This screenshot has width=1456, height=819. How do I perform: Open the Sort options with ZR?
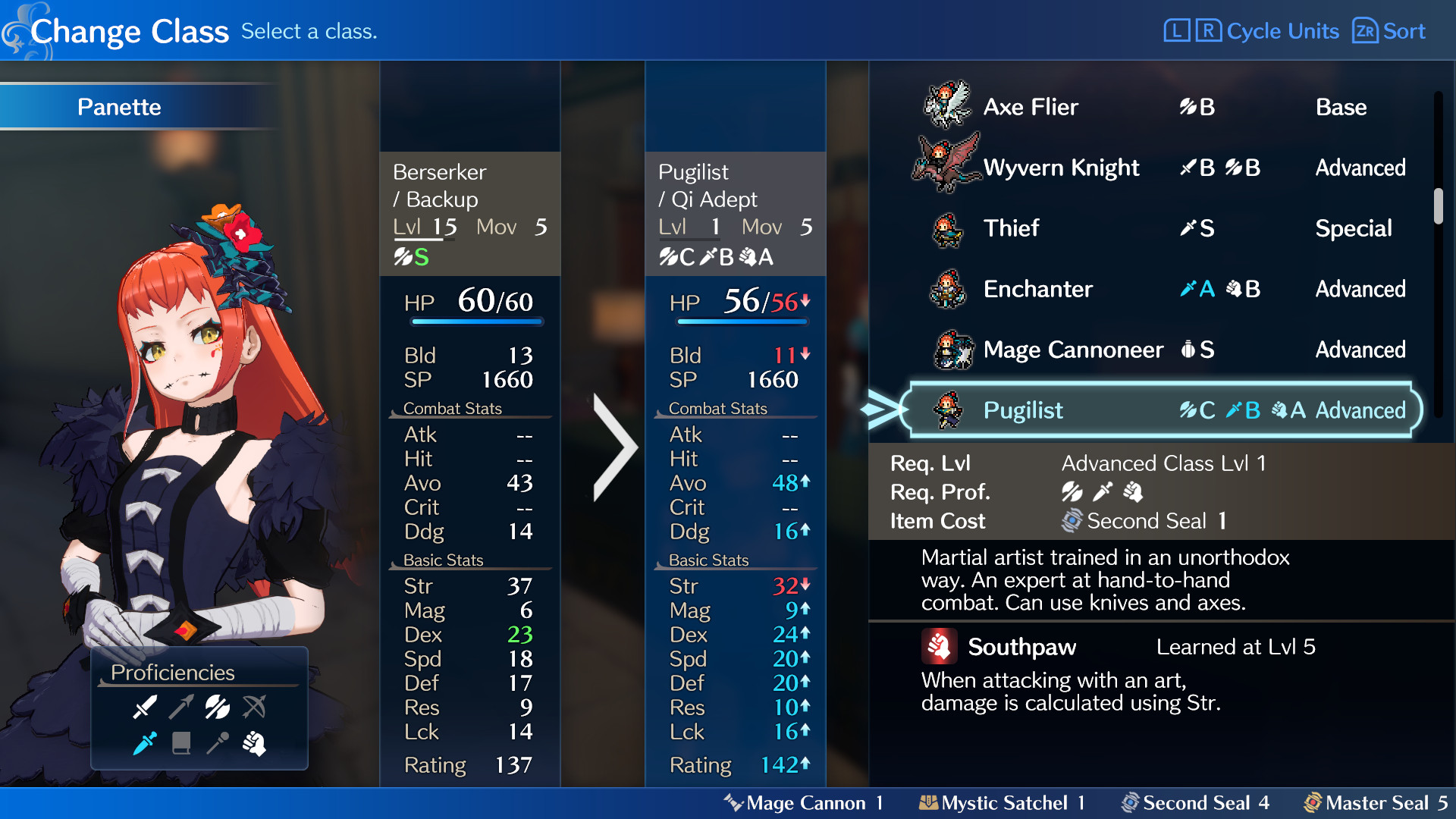[x=1365, y=31]
